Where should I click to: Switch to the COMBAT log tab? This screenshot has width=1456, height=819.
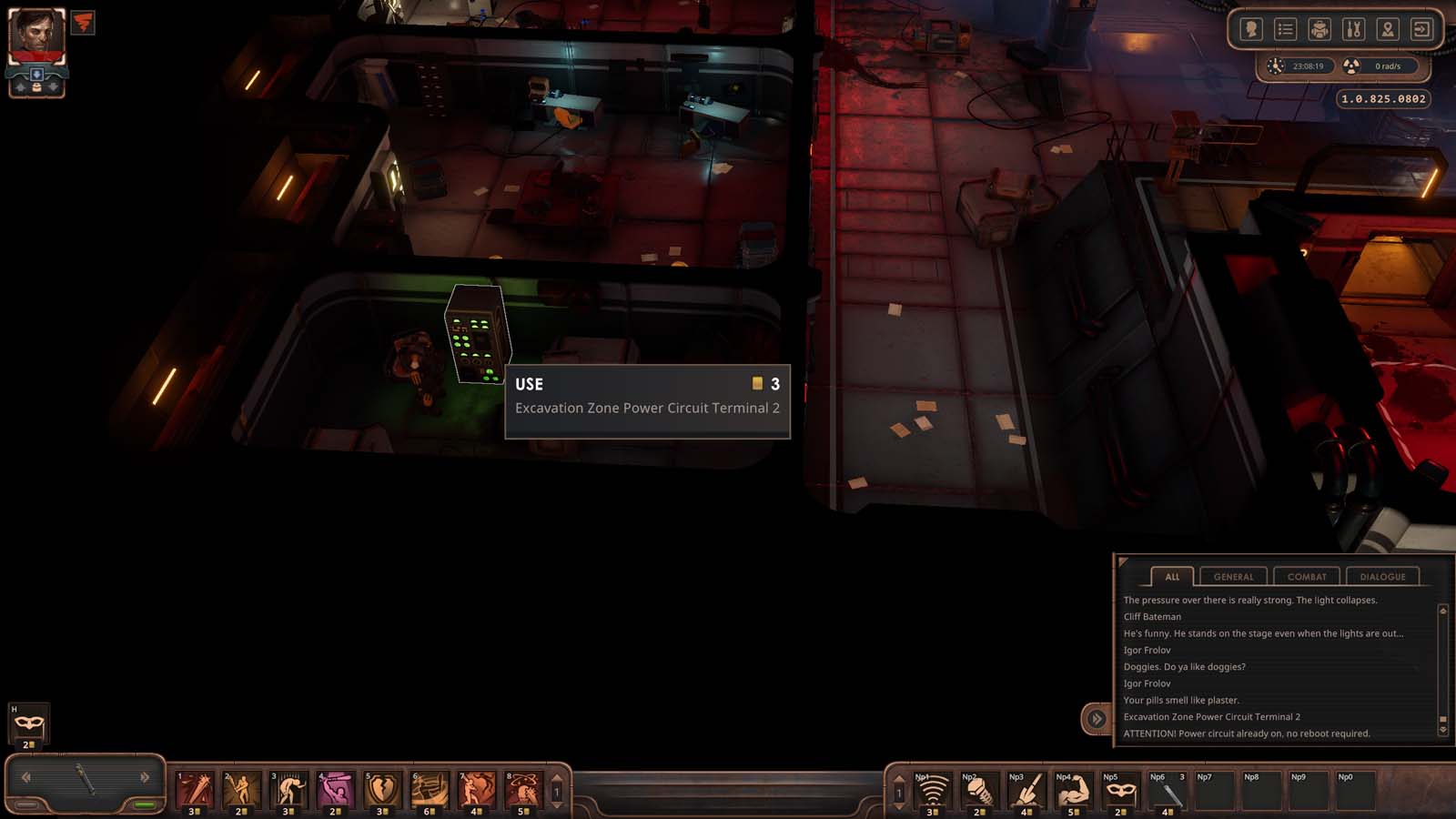1307,576
